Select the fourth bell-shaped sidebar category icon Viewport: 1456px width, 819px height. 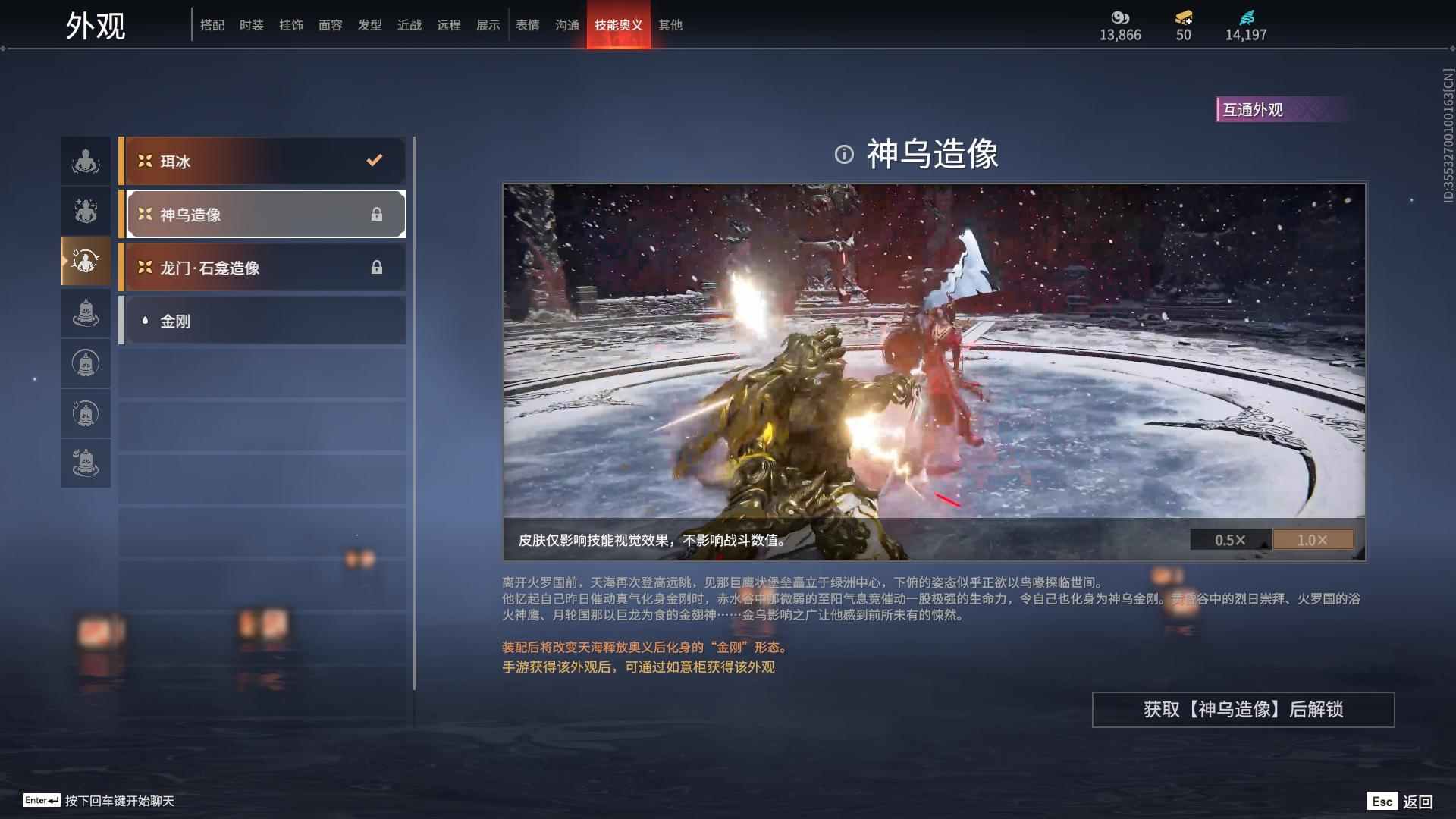coord(86,312)
